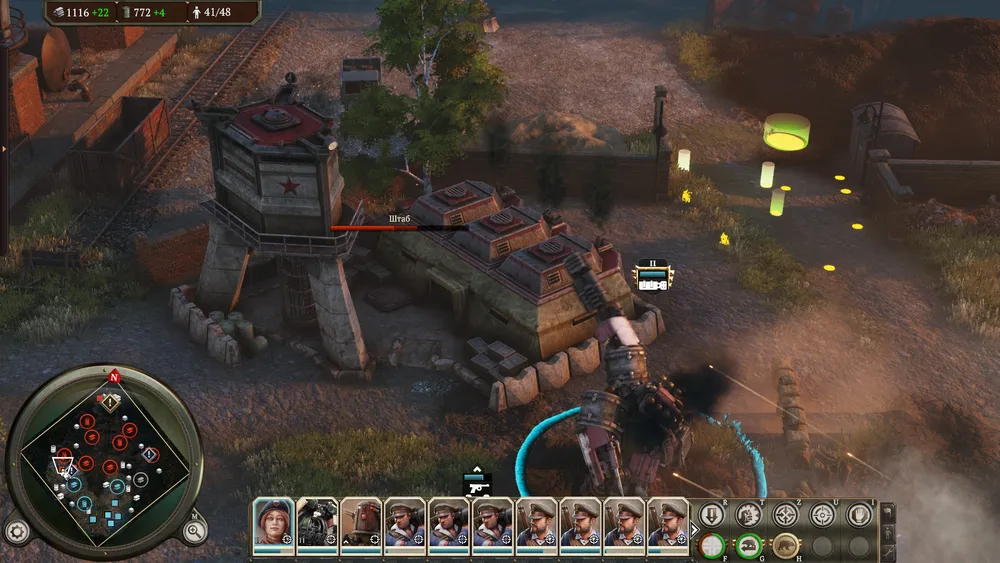The width and height of the screenshot is (1000, 563).
Task: Select the armored mech unit portrait
Action: [361, 522]
